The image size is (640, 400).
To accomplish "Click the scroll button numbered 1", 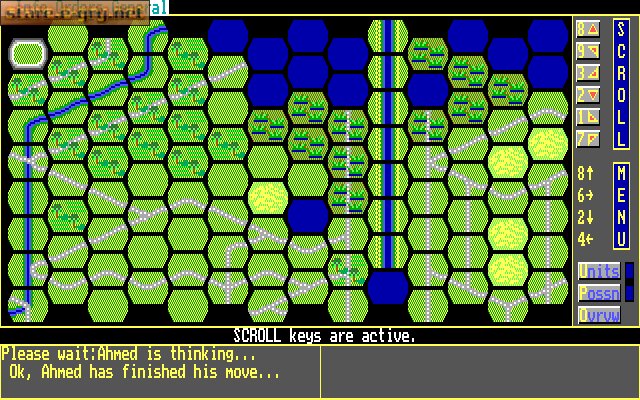I will tap(587, 117).
